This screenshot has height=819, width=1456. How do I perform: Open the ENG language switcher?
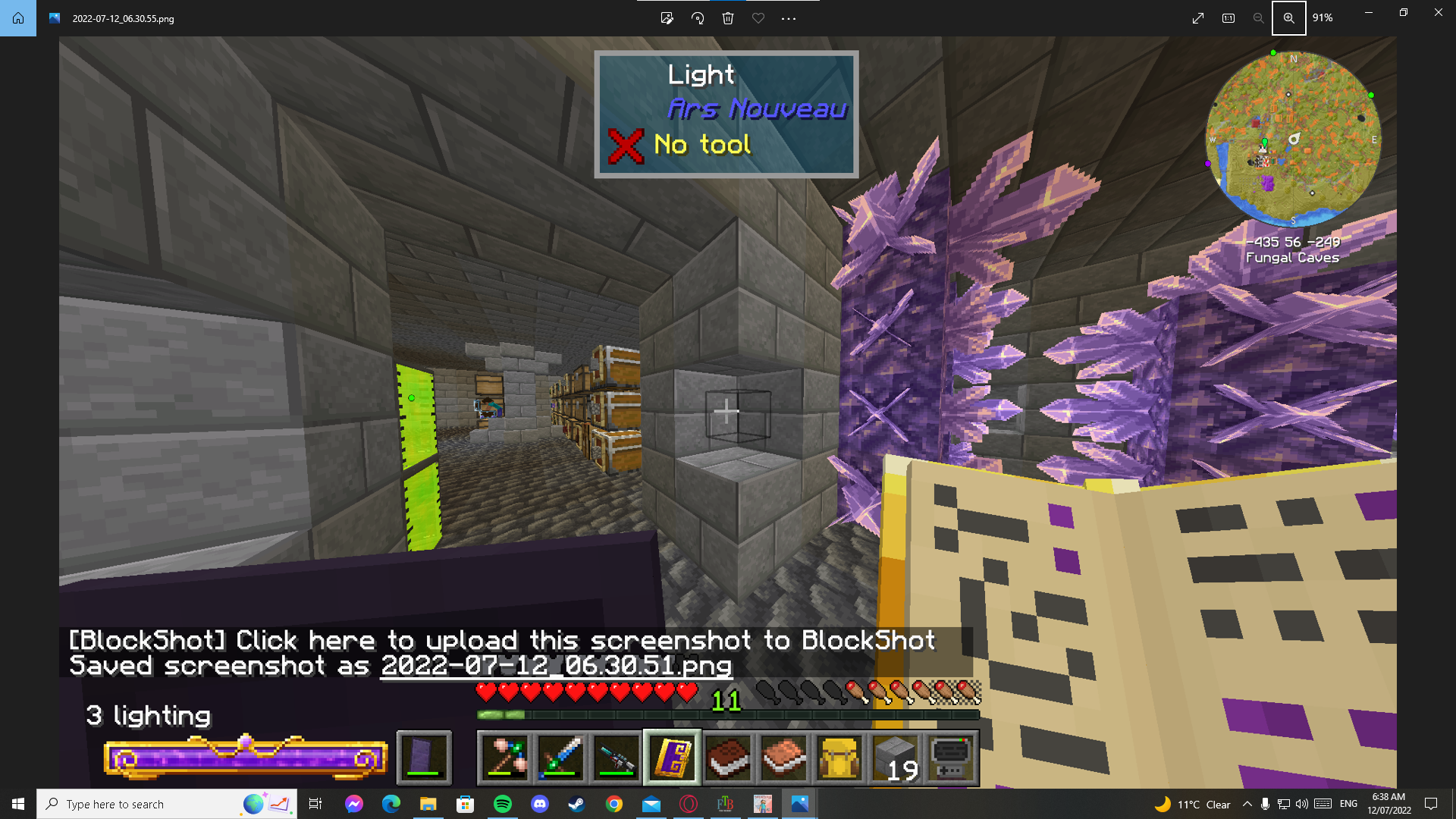(x=1348, y=804)
